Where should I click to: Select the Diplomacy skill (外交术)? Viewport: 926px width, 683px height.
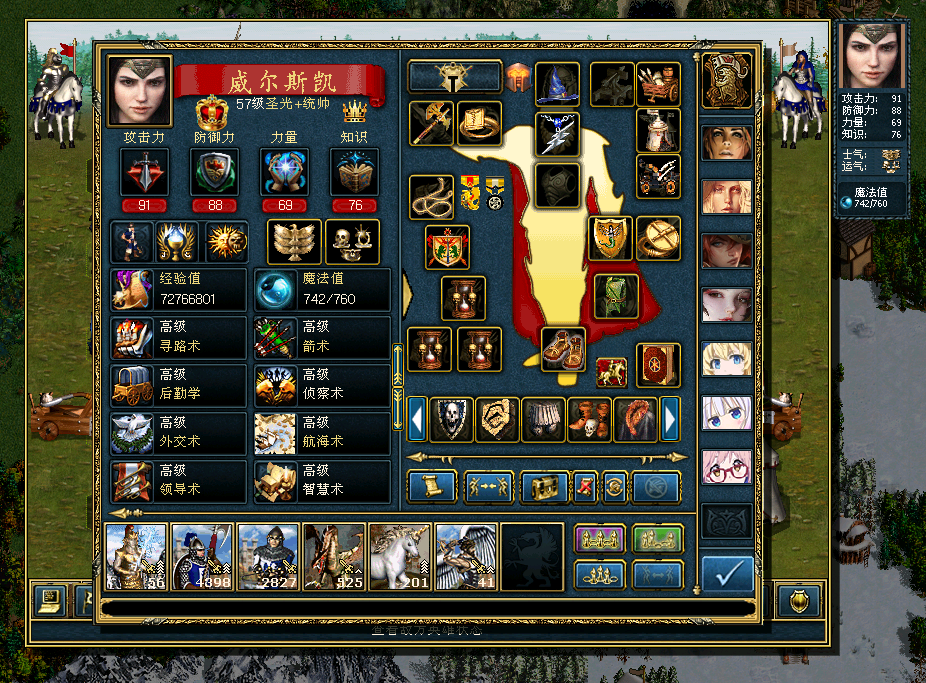pos(179,433)
